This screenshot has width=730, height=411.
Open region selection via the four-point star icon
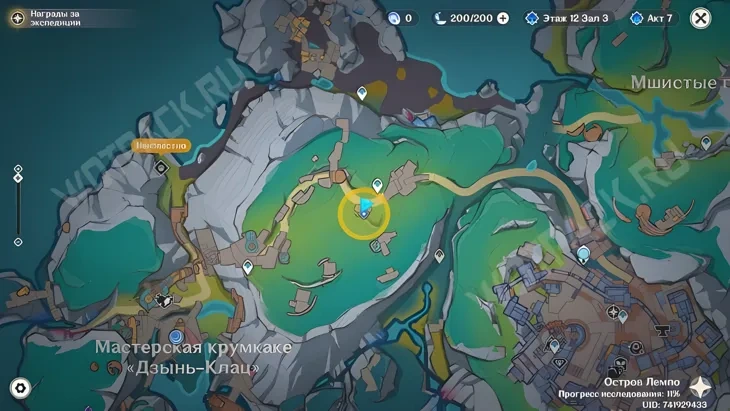[x=701, y=388]
